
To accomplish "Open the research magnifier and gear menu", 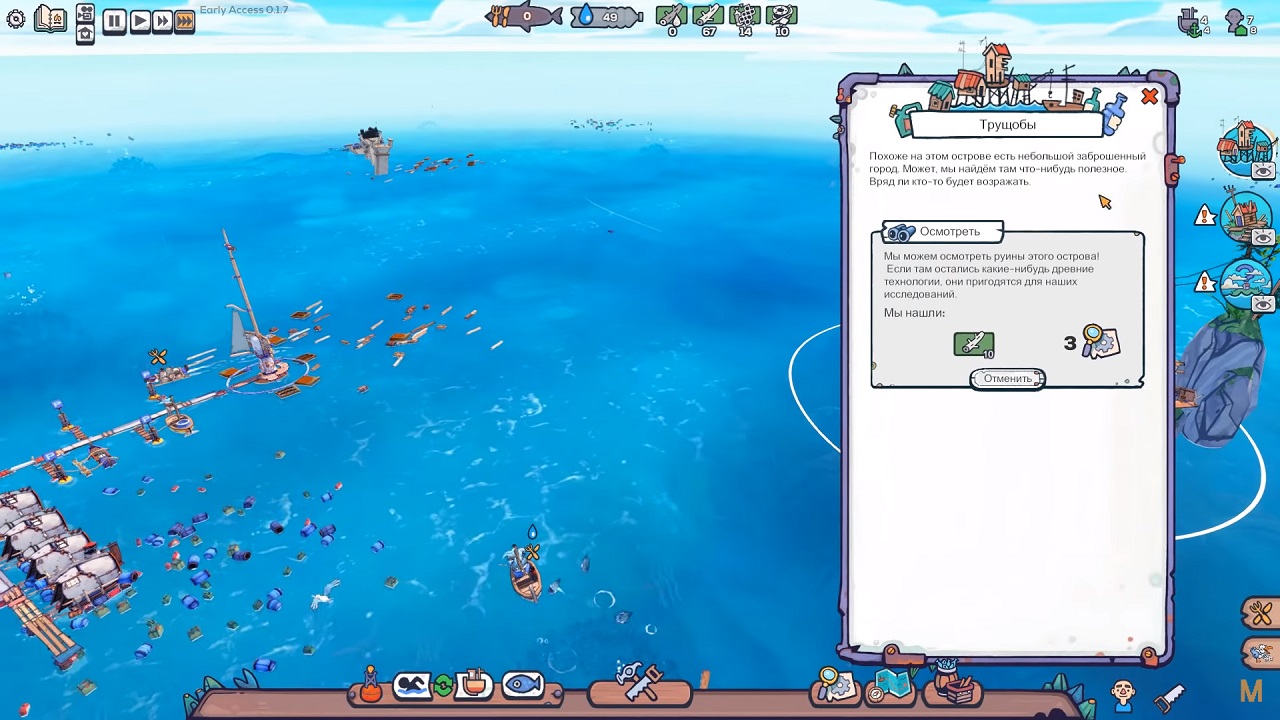I will pos(835,685).
